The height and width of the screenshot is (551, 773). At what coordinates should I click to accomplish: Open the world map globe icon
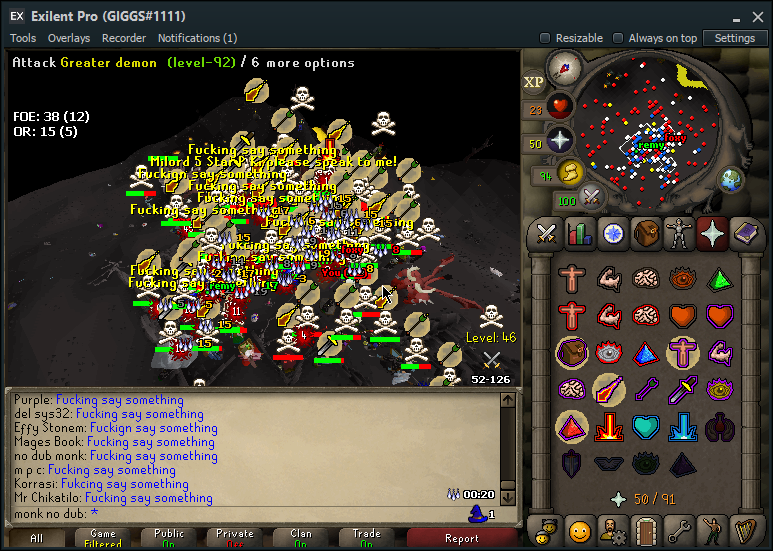(x=730, y=180)
